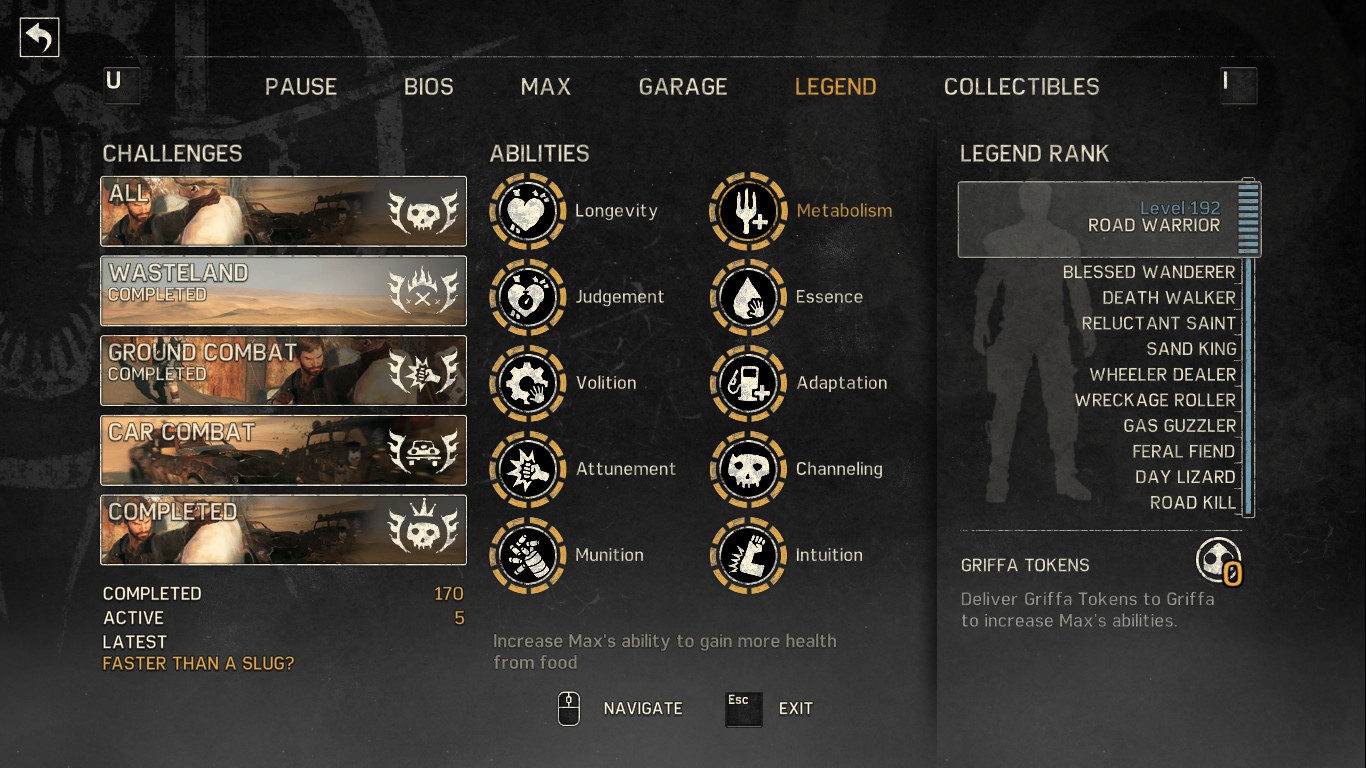Select the Longevity ability icon
The image size is (1366, 768).
527,211
